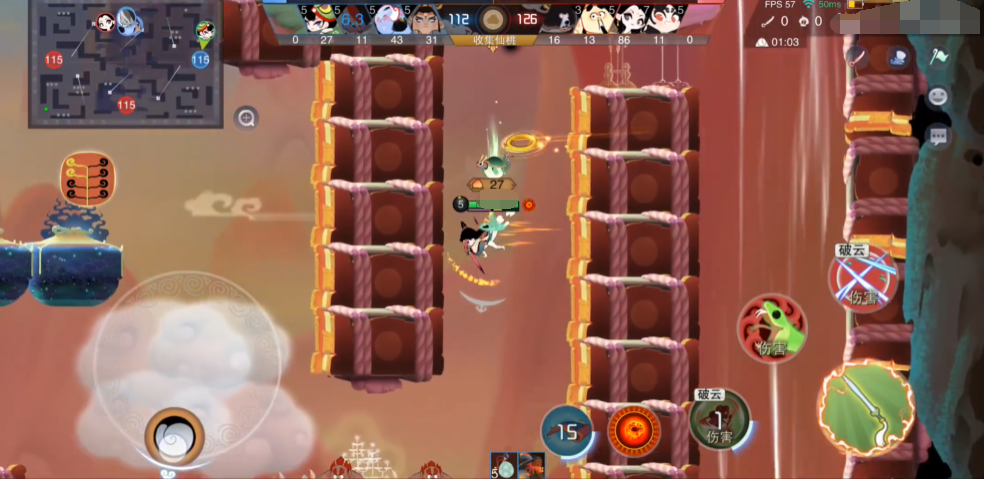Screen dimensions: 984x479
Task: Cast the fiery orb ability
Action: coord(633,430)
